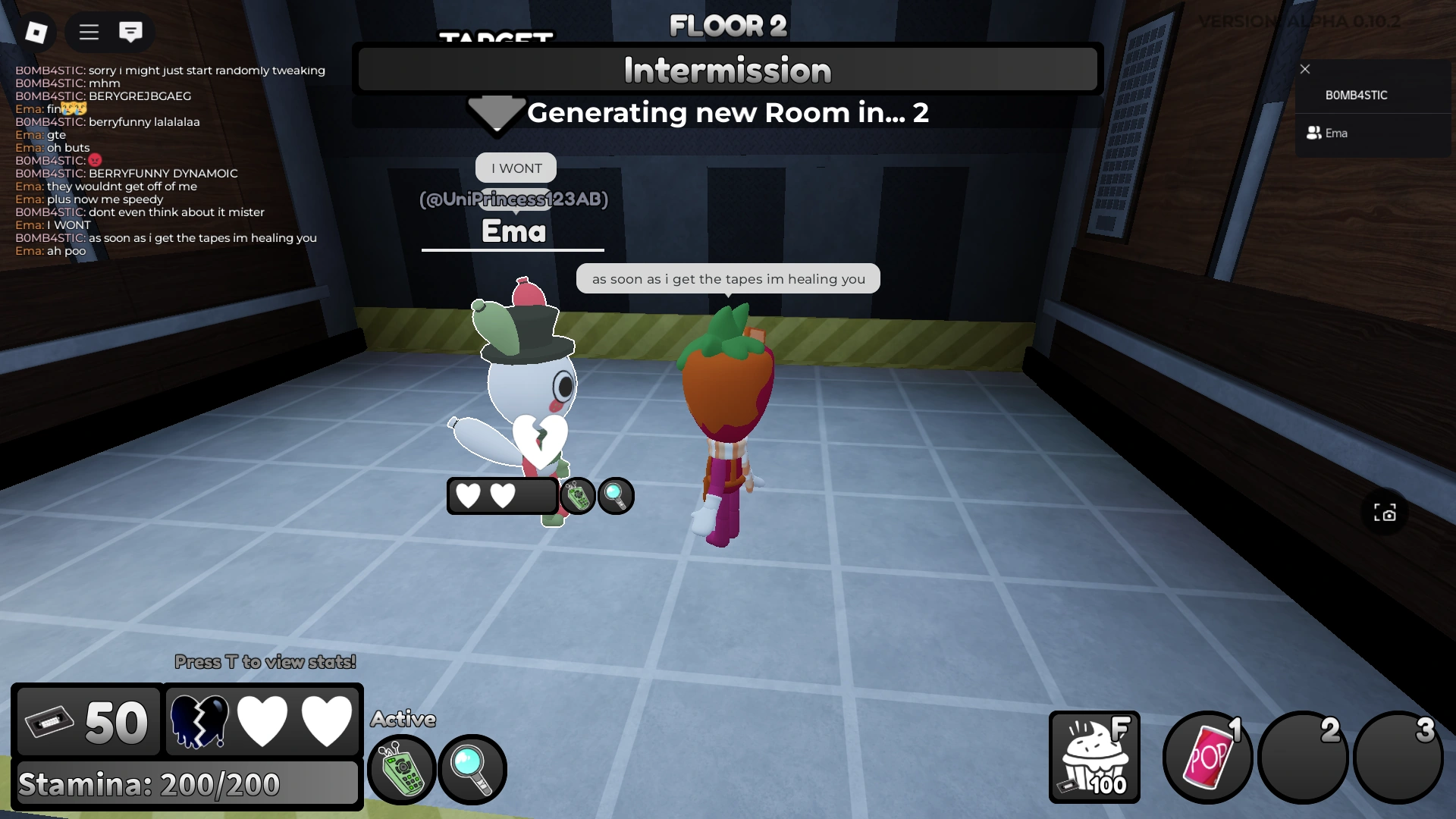Select the magnifying glass active item
The height and width of the screenshot is (819, 1456).
pyautogui.click(x=472, y=769)
